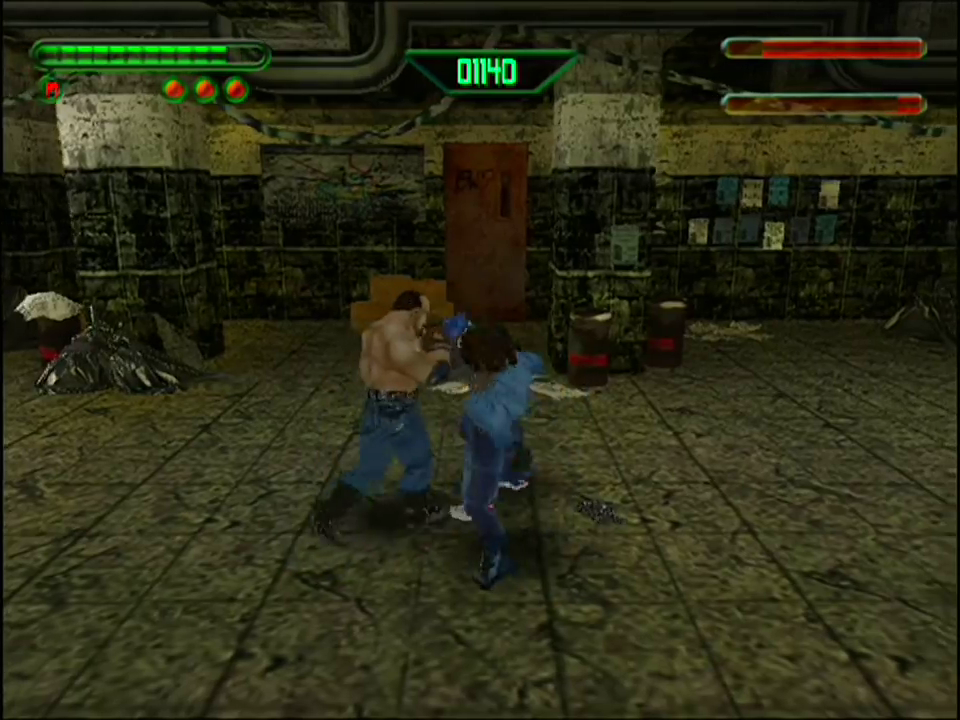Click the red icon under the health bar

(x=52, y=89)
